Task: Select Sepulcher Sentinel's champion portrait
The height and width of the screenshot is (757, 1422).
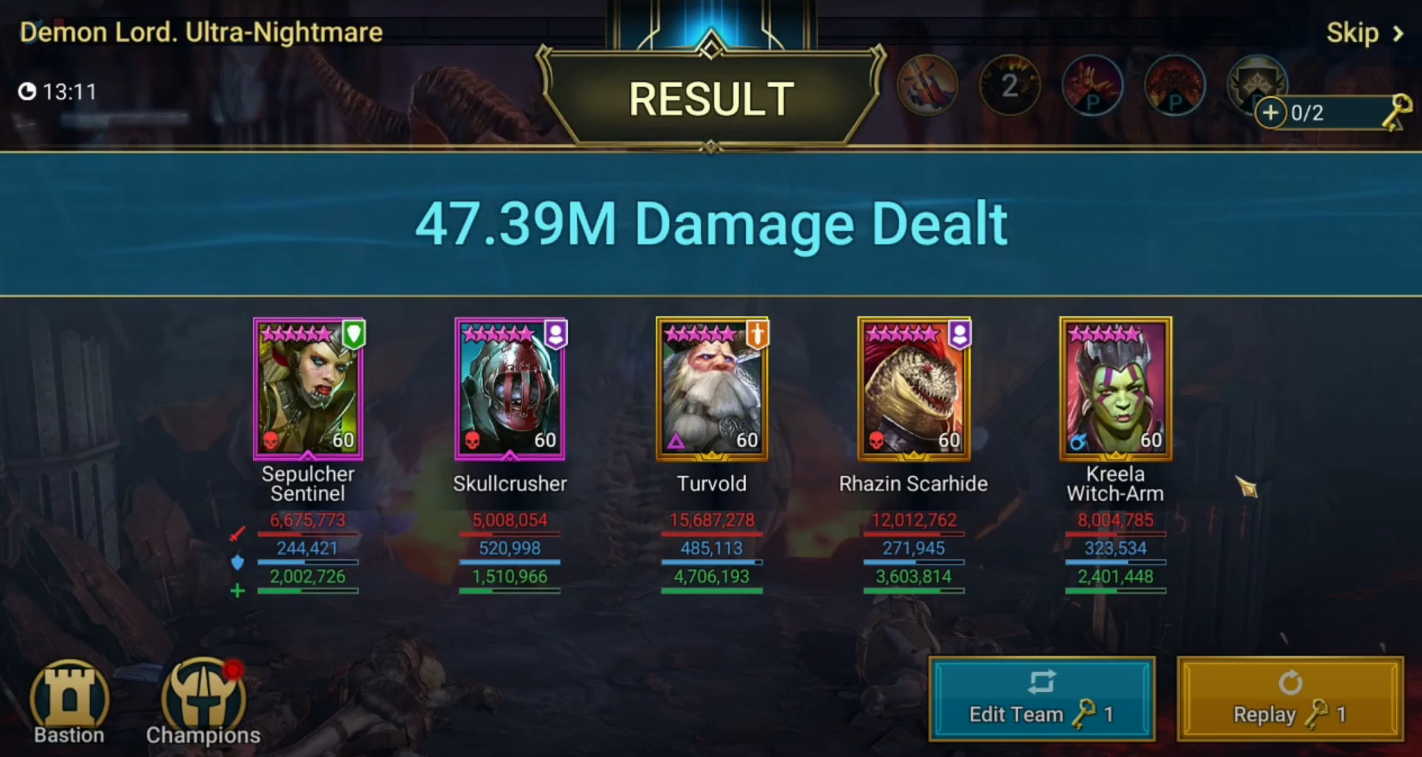Action: click(x=308, y=388)
